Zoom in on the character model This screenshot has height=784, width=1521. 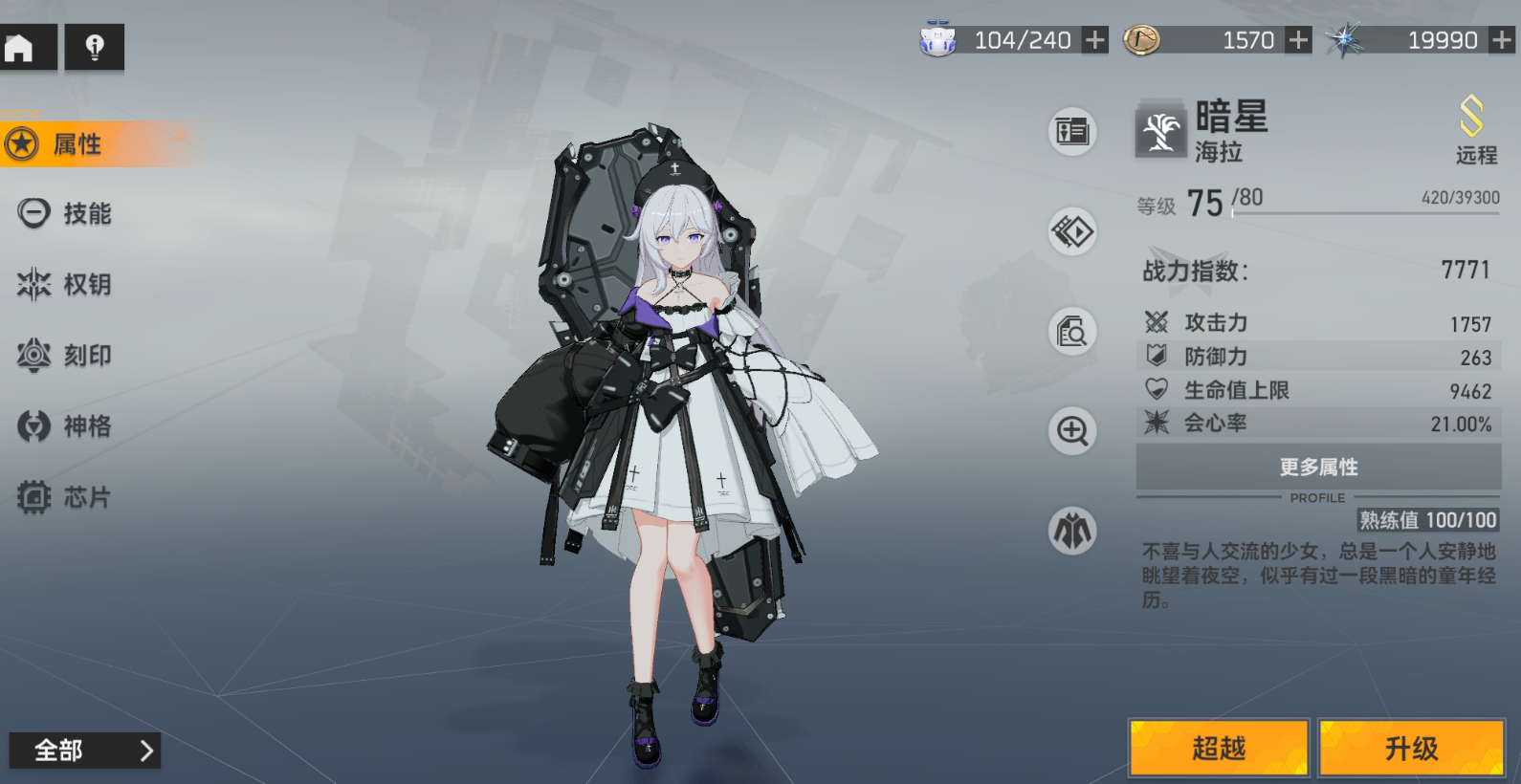pyautogui.click(x=1072, y=431)
